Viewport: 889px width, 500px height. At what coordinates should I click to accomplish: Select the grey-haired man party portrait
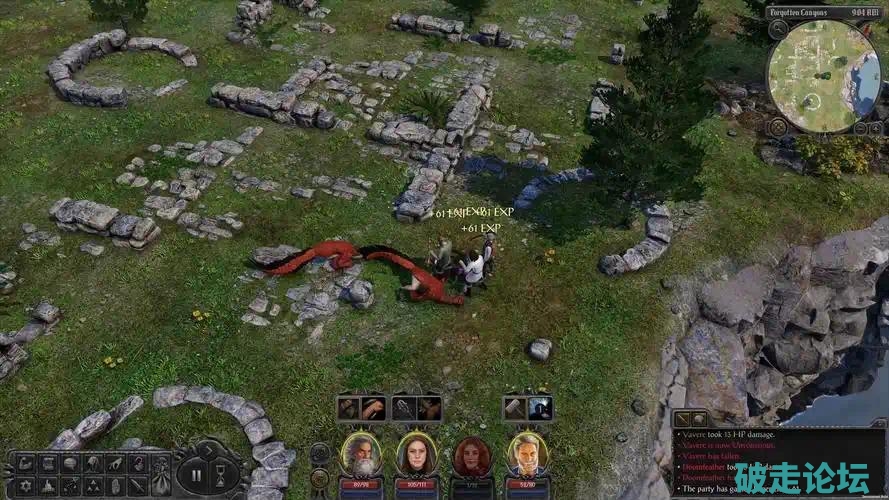pyautogui.click(x=526, y=454)
